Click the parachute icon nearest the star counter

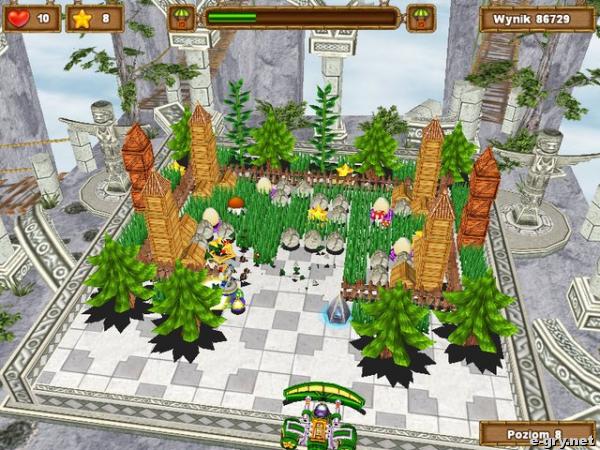[180, 18]
